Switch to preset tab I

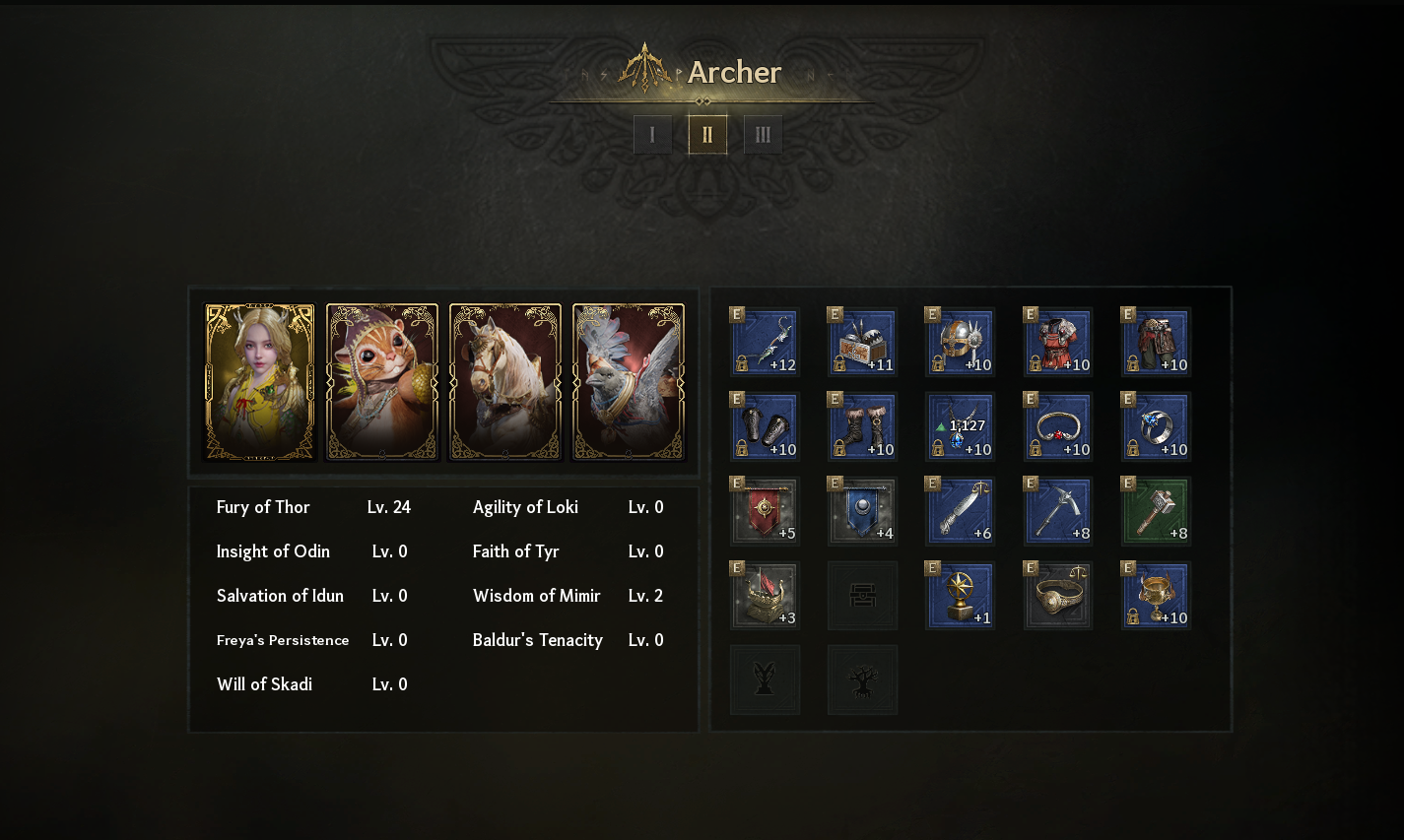click(x=652, y=135)
